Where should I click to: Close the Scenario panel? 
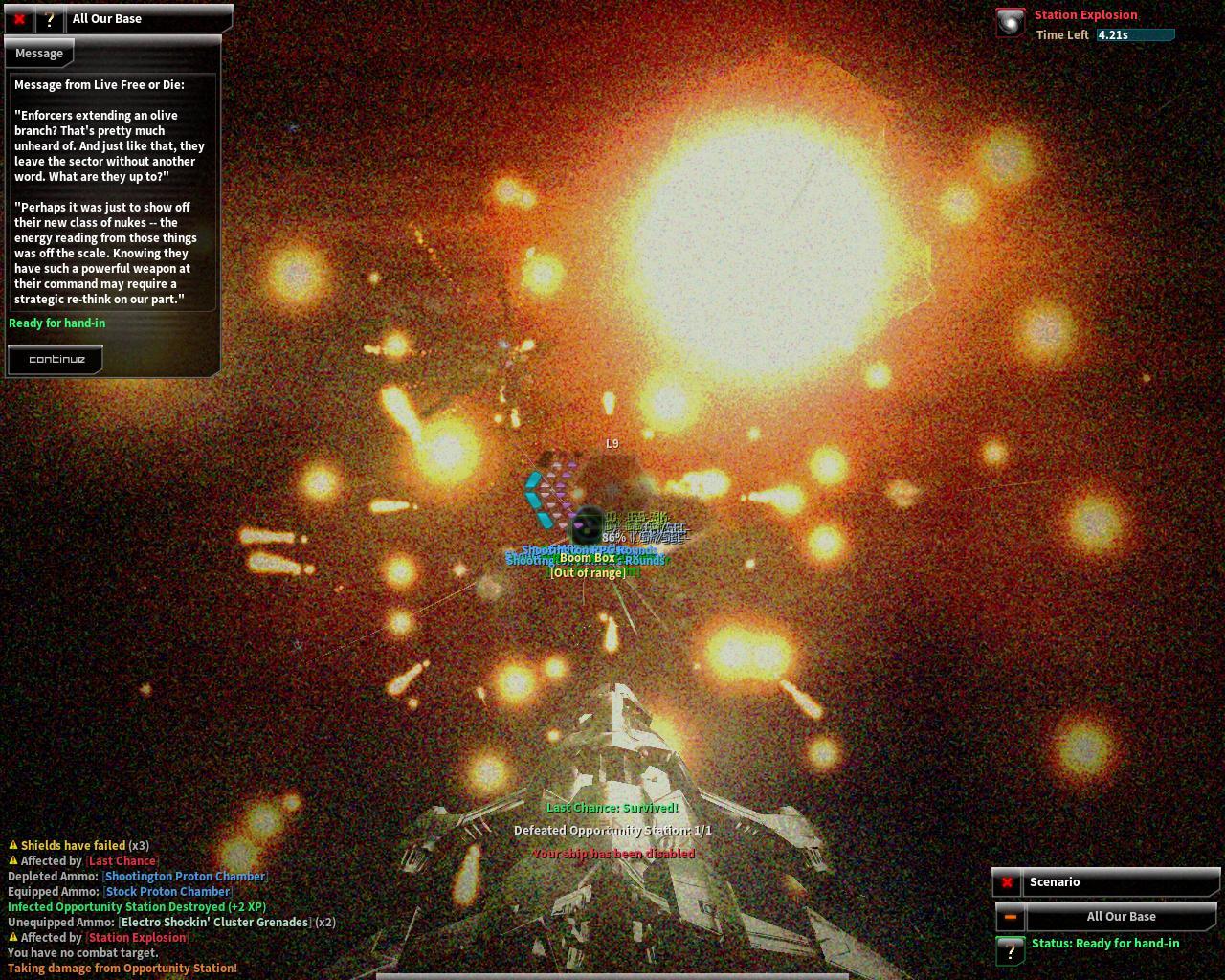click(x=1007, y=882)
